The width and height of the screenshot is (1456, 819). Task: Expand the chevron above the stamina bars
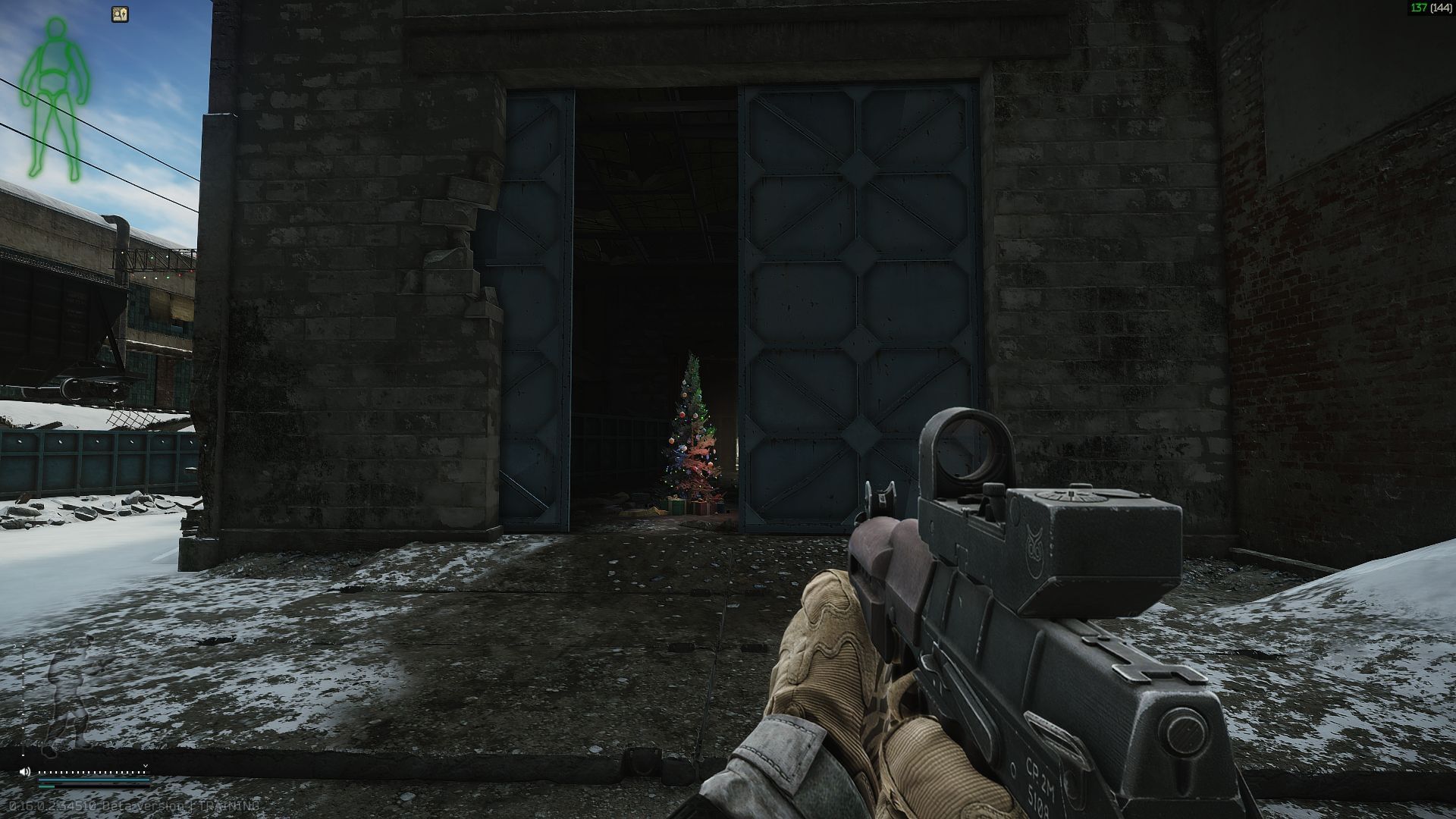click(145, 766)
